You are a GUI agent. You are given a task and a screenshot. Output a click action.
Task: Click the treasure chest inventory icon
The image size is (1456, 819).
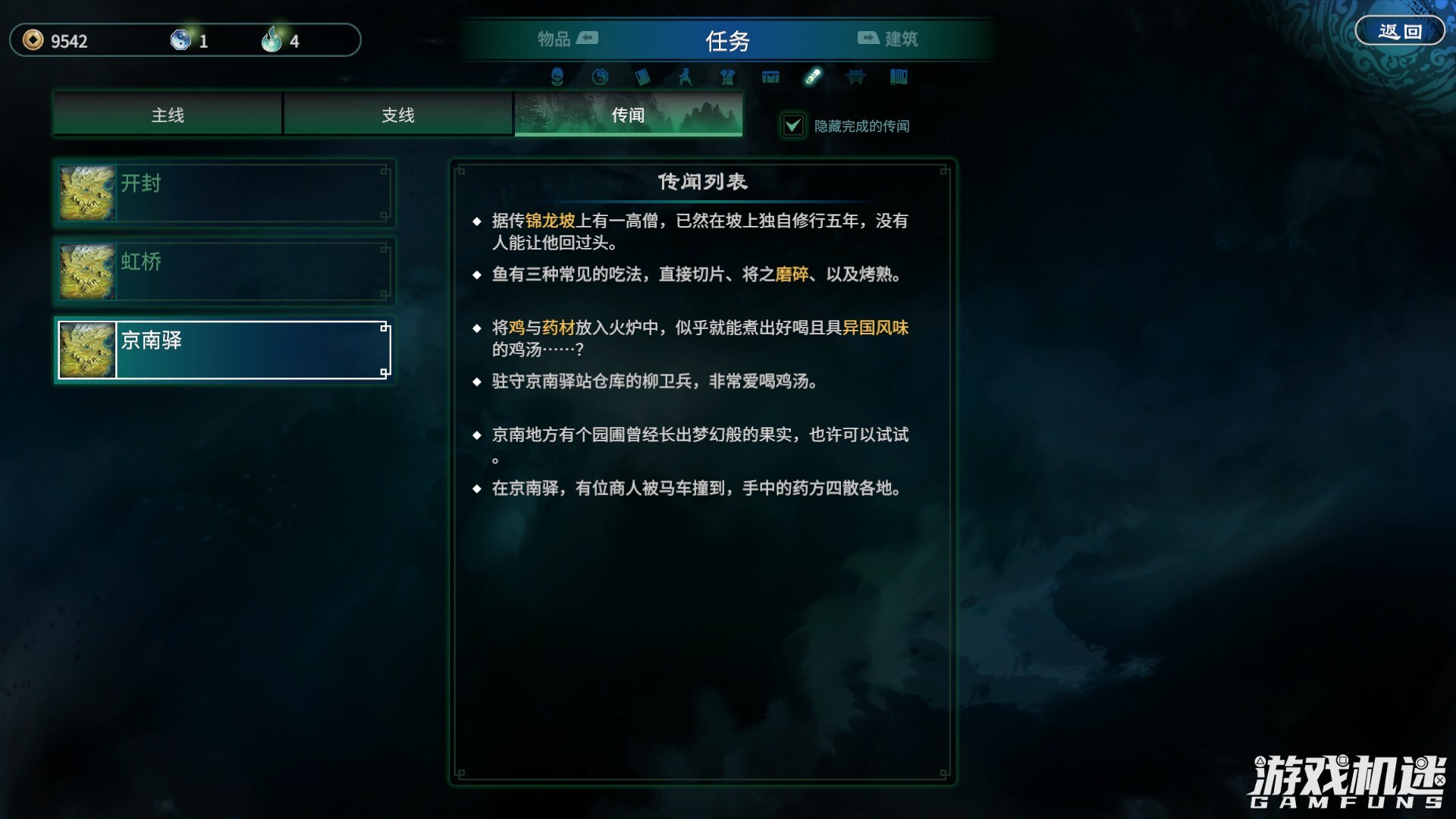(x=770, y=77)
